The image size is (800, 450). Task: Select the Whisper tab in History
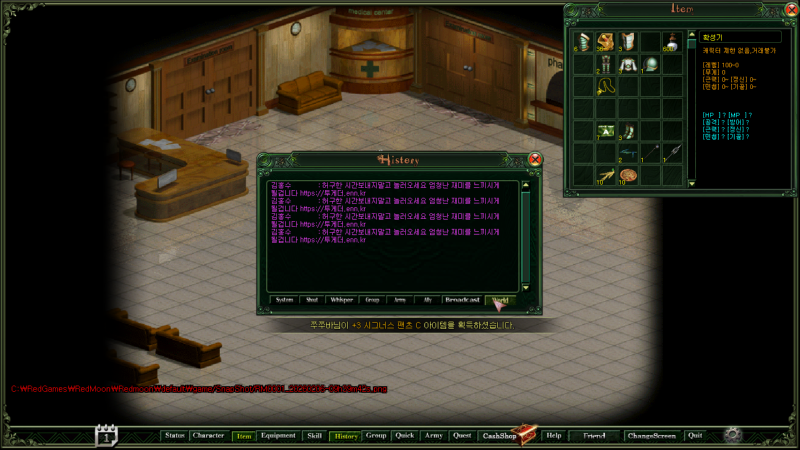coord(341,299)
